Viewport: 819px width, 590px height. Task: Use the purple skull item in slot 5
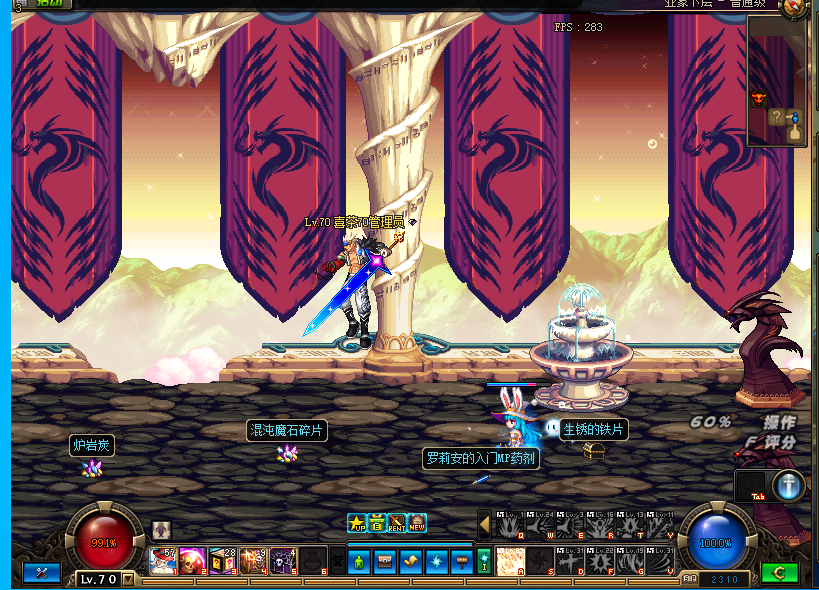click(283, 559)
